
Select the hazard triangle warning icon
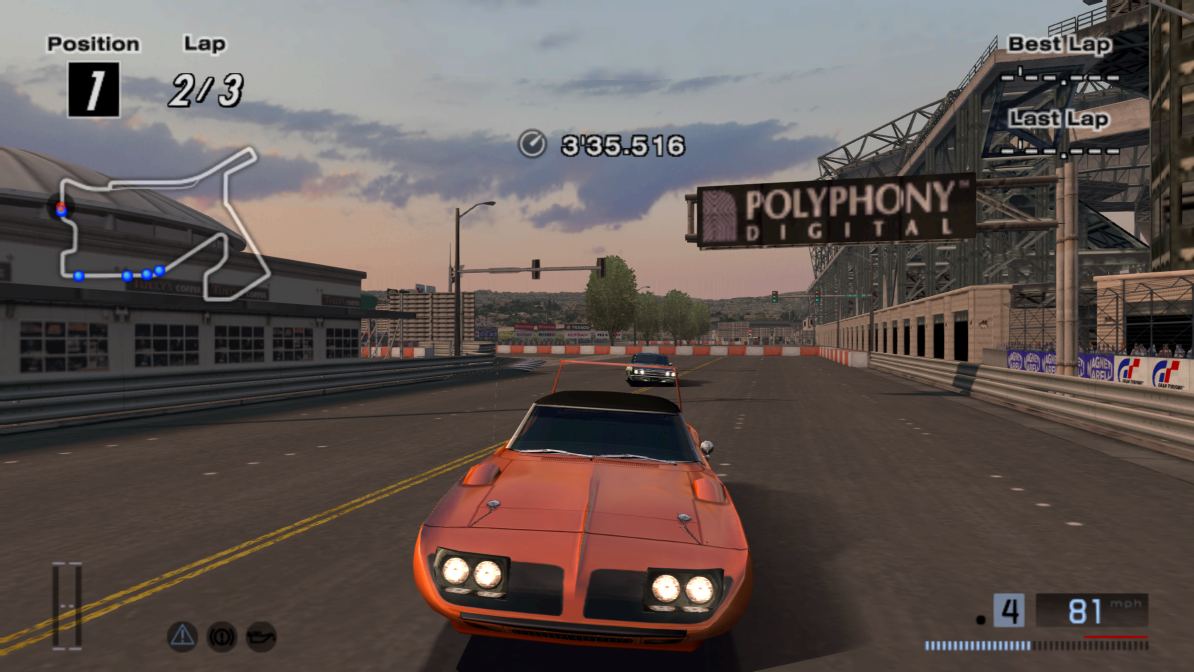(182, 635)
